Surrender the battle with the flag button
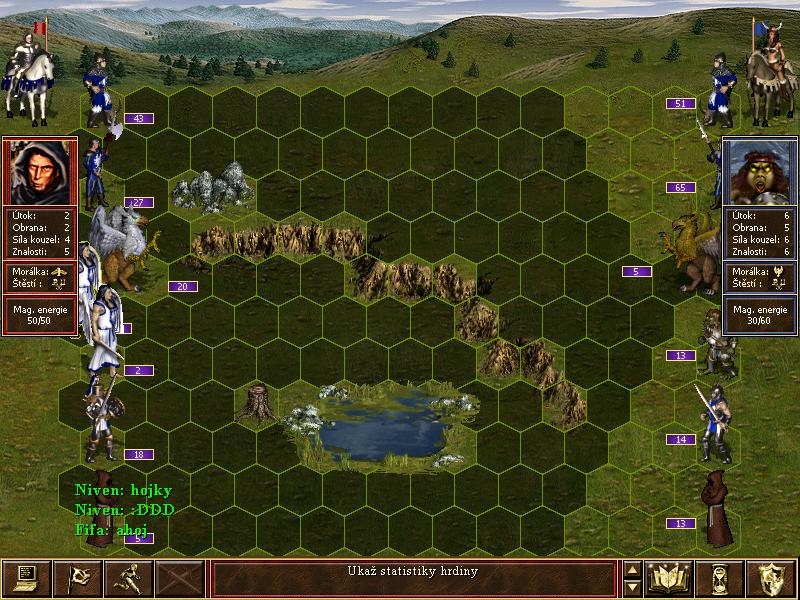This screenshot has height=600, width=800. point(77,578)
